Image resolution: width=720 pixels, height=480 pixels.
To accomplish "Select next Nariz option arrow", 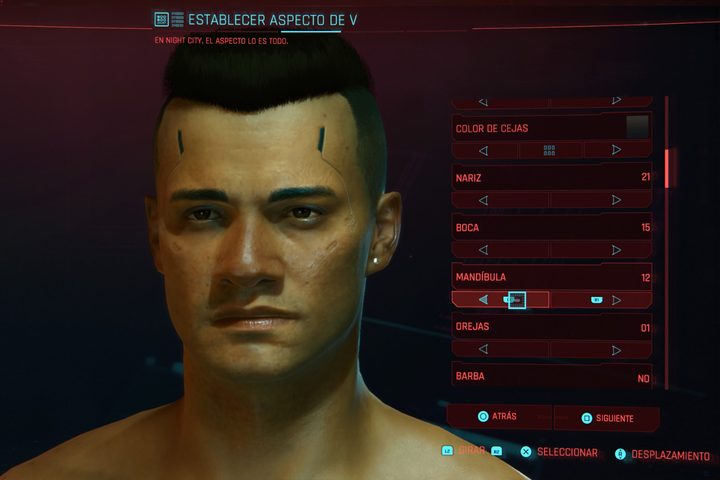I will pos(616,200).
